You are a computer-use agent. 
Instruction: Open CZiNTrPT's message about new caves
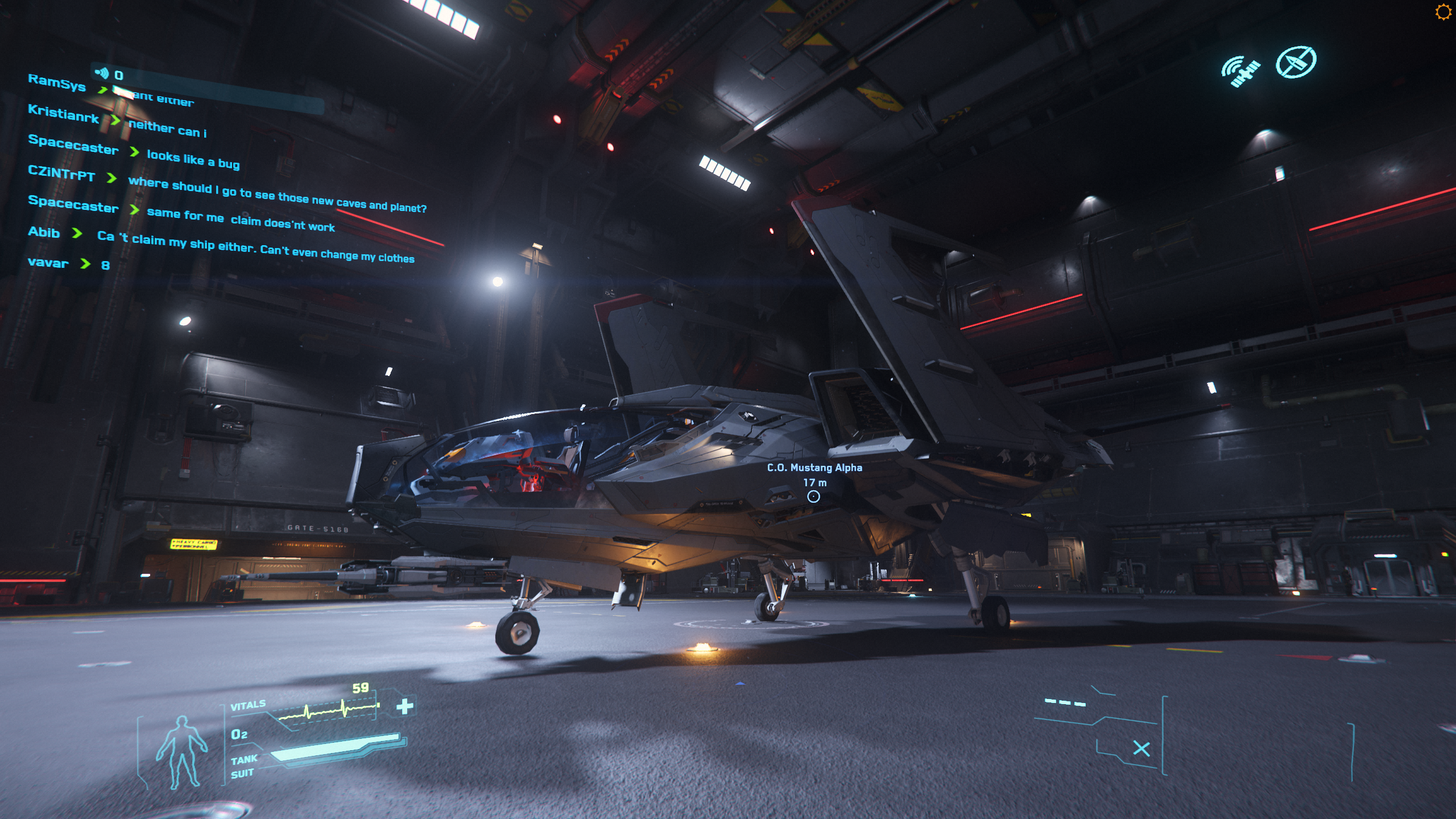(x=277, y=195)
